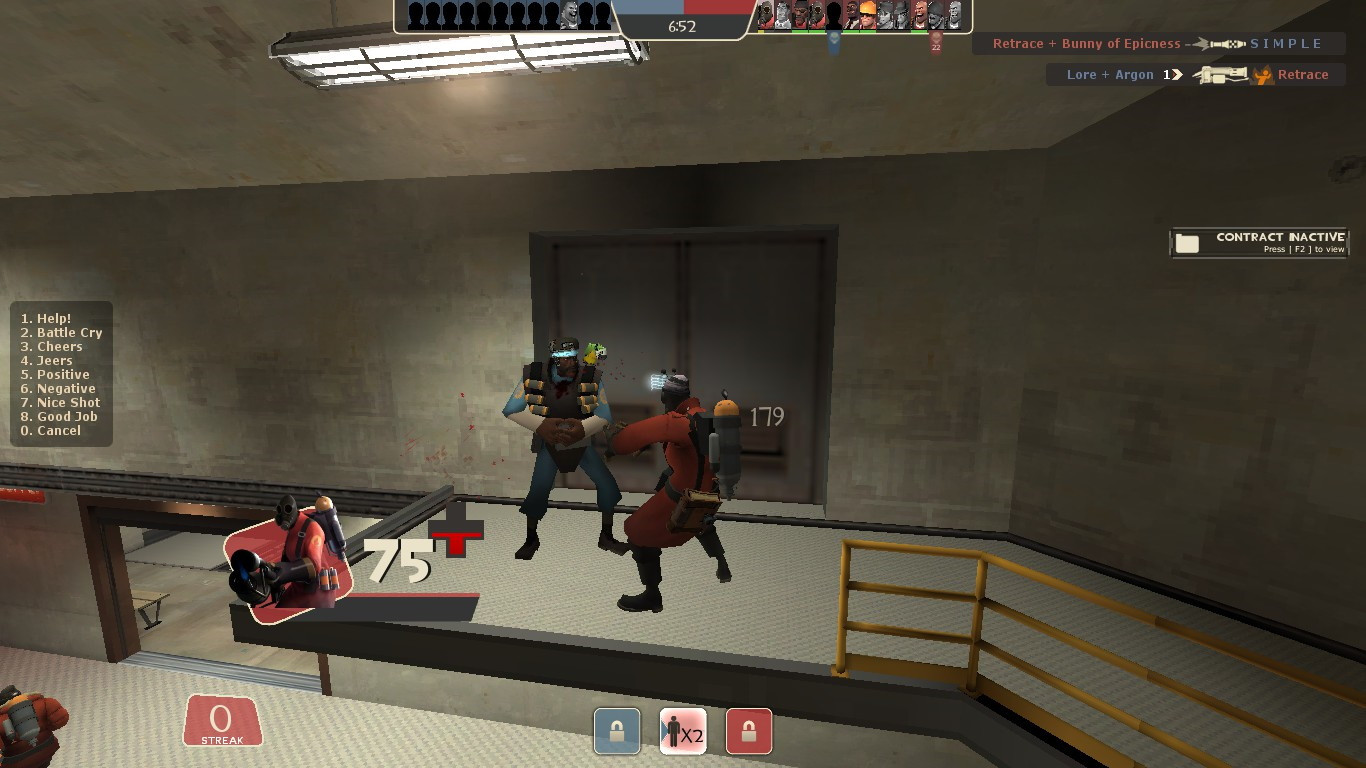The image size is (1366, 768).
Task: Choose '1. Help!' from the voice menu
Action: pos(48,318)
